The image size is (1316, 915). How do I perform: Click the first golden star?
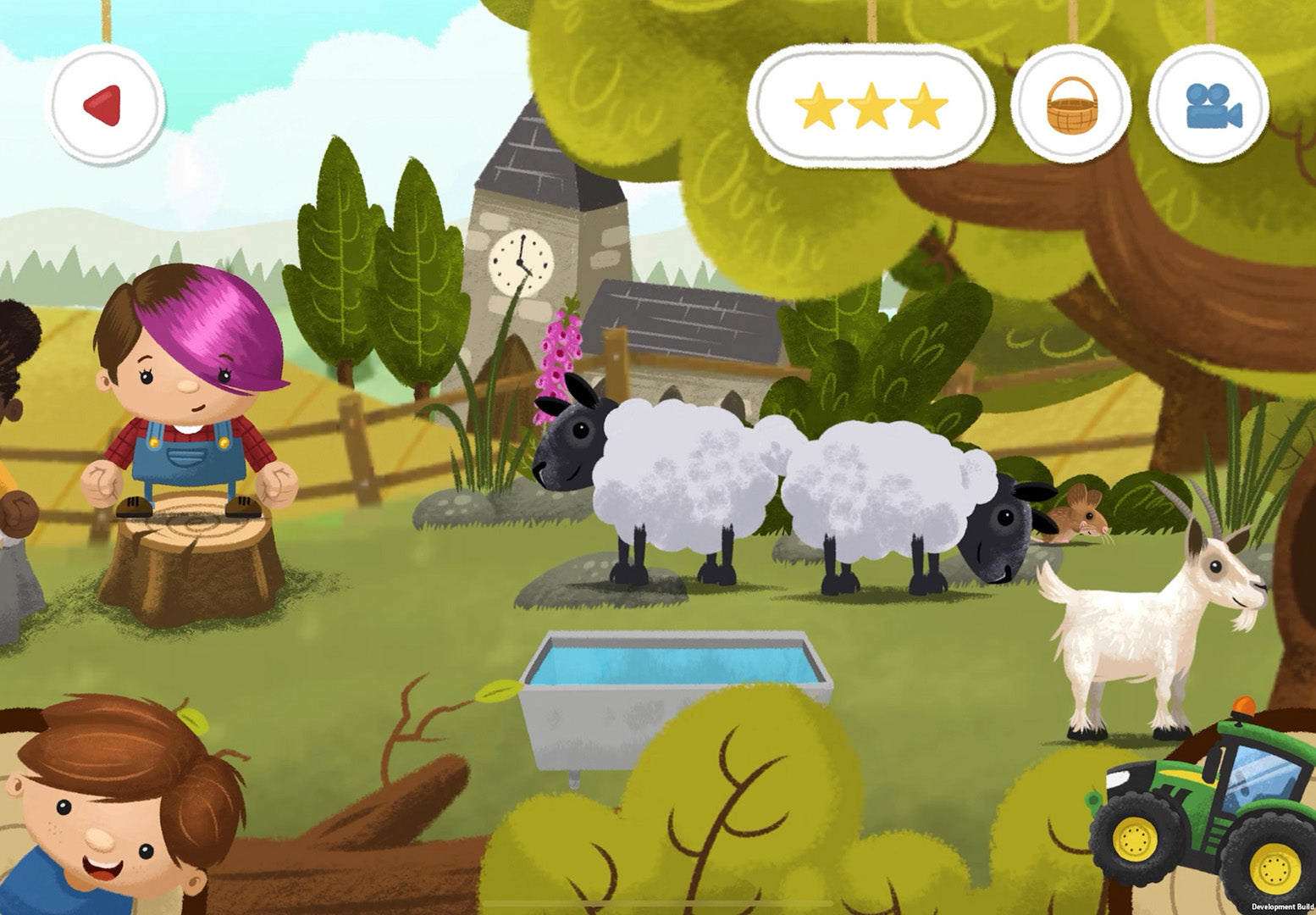coord(821,105)
